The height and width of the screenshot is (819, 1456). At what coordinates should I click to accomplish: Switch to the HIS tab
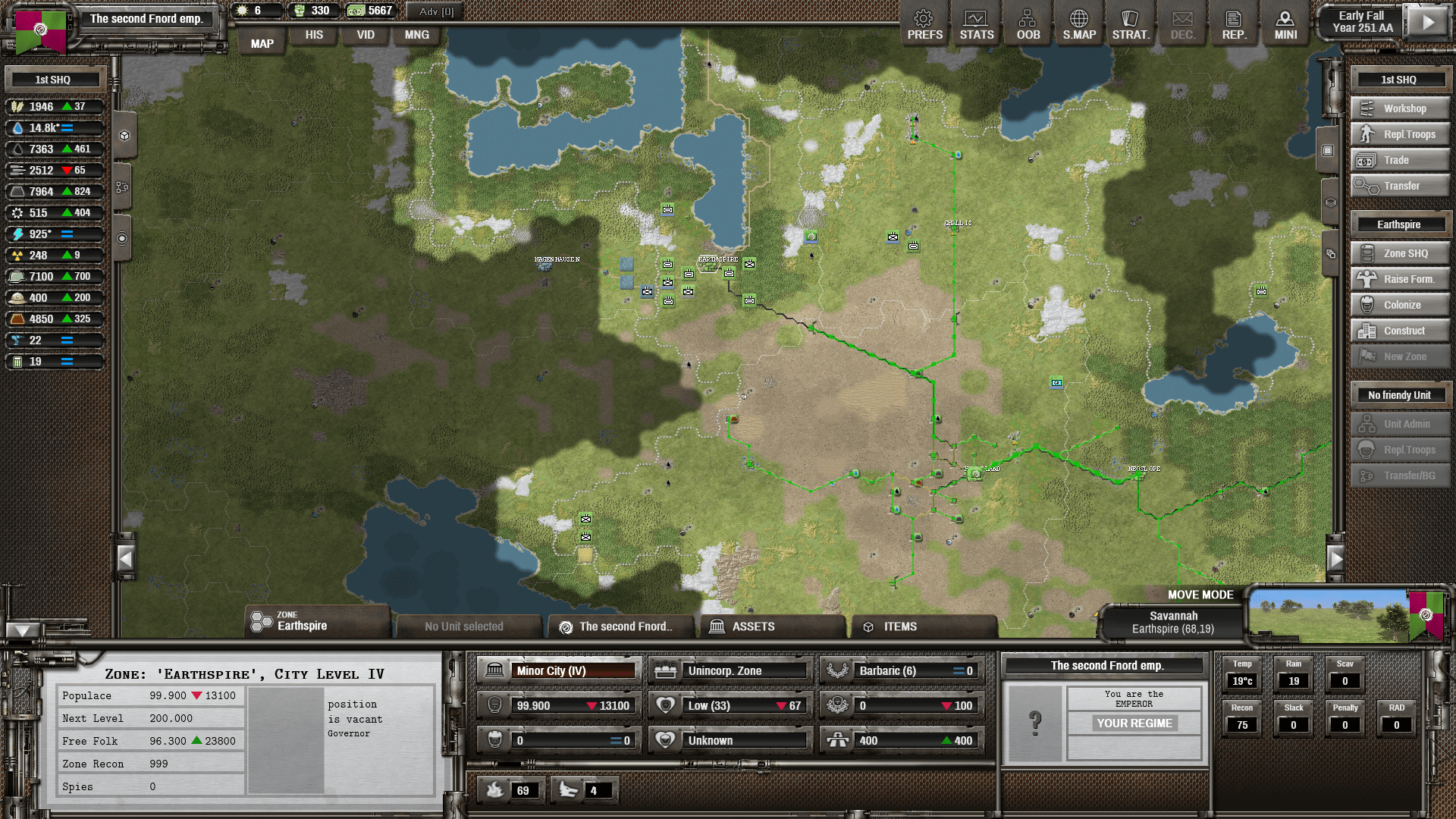[314, 35]
